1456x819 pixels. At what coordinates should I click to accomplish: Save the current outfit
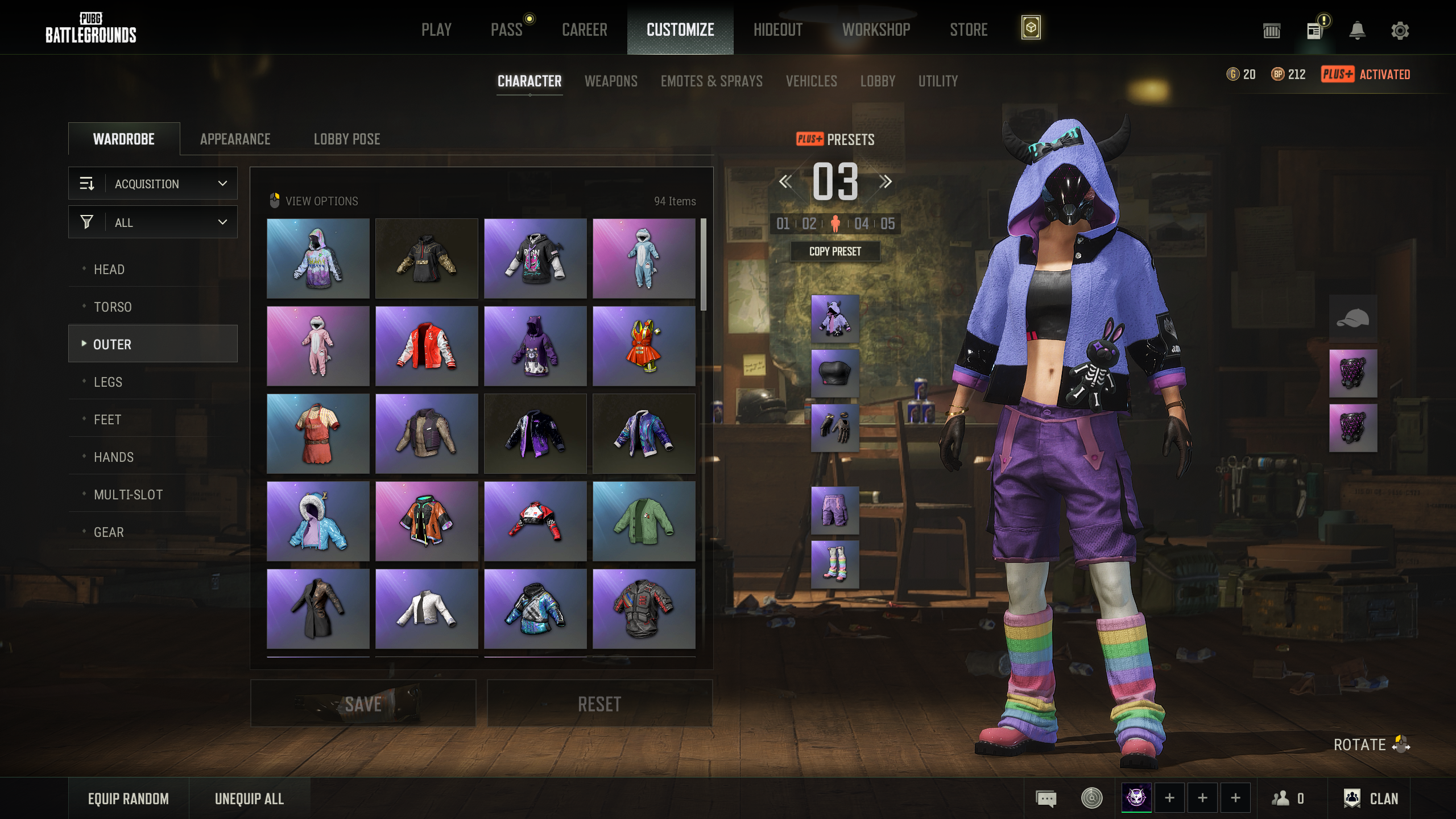point(363,704)
